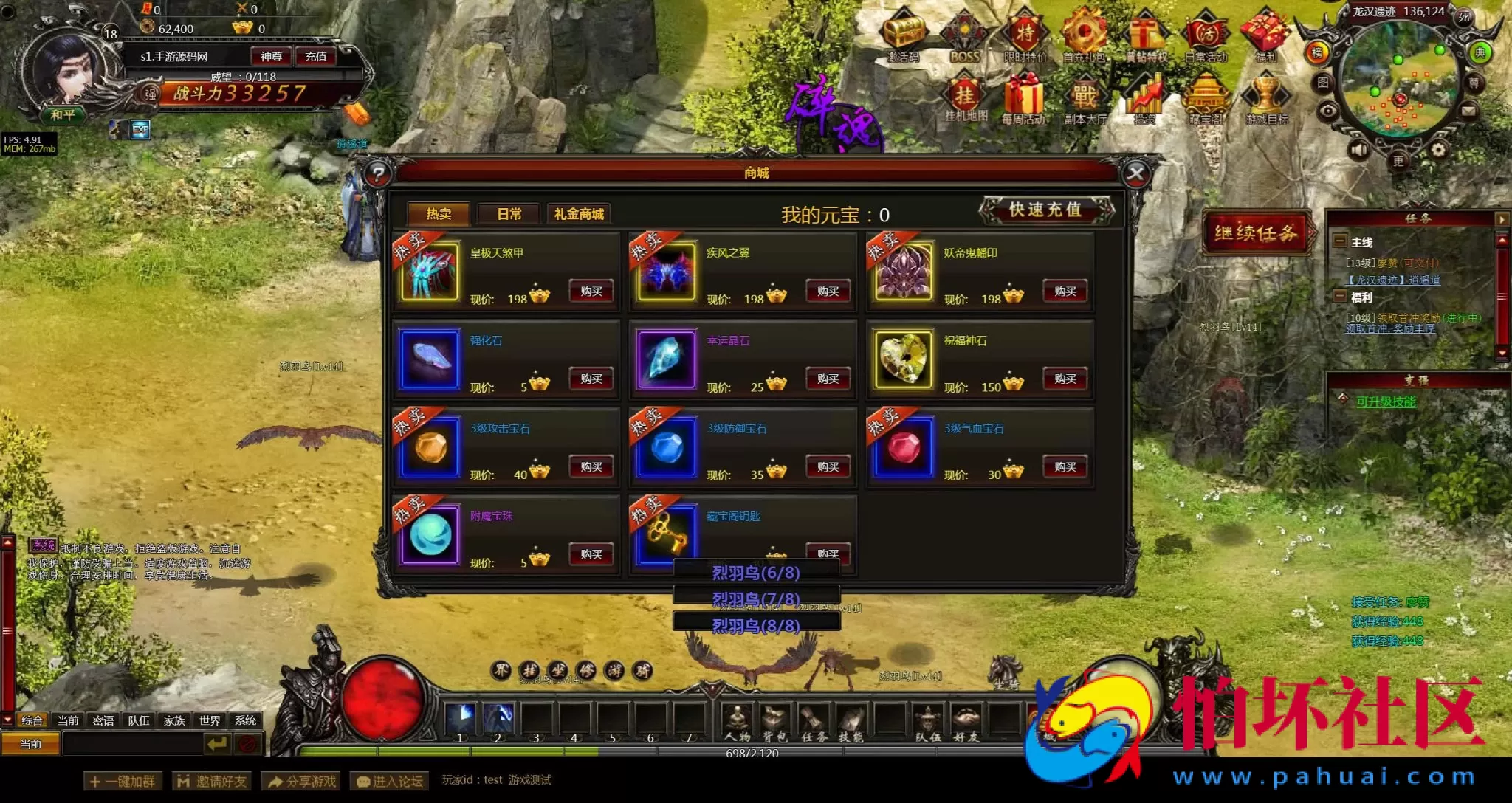Open the 背包 bag icon

click(x=774, y=722)
